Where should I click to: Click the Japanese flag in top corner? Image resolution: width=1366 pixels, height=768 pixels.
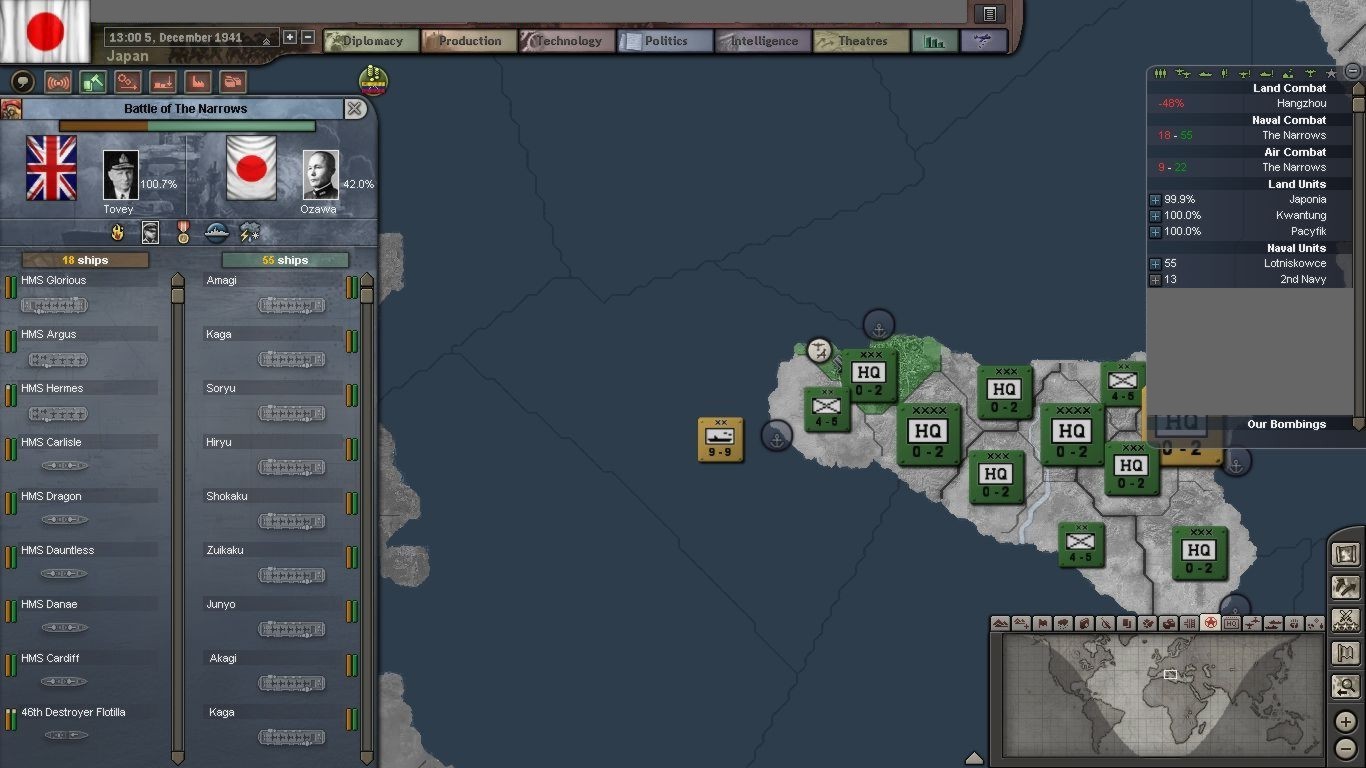45,31
